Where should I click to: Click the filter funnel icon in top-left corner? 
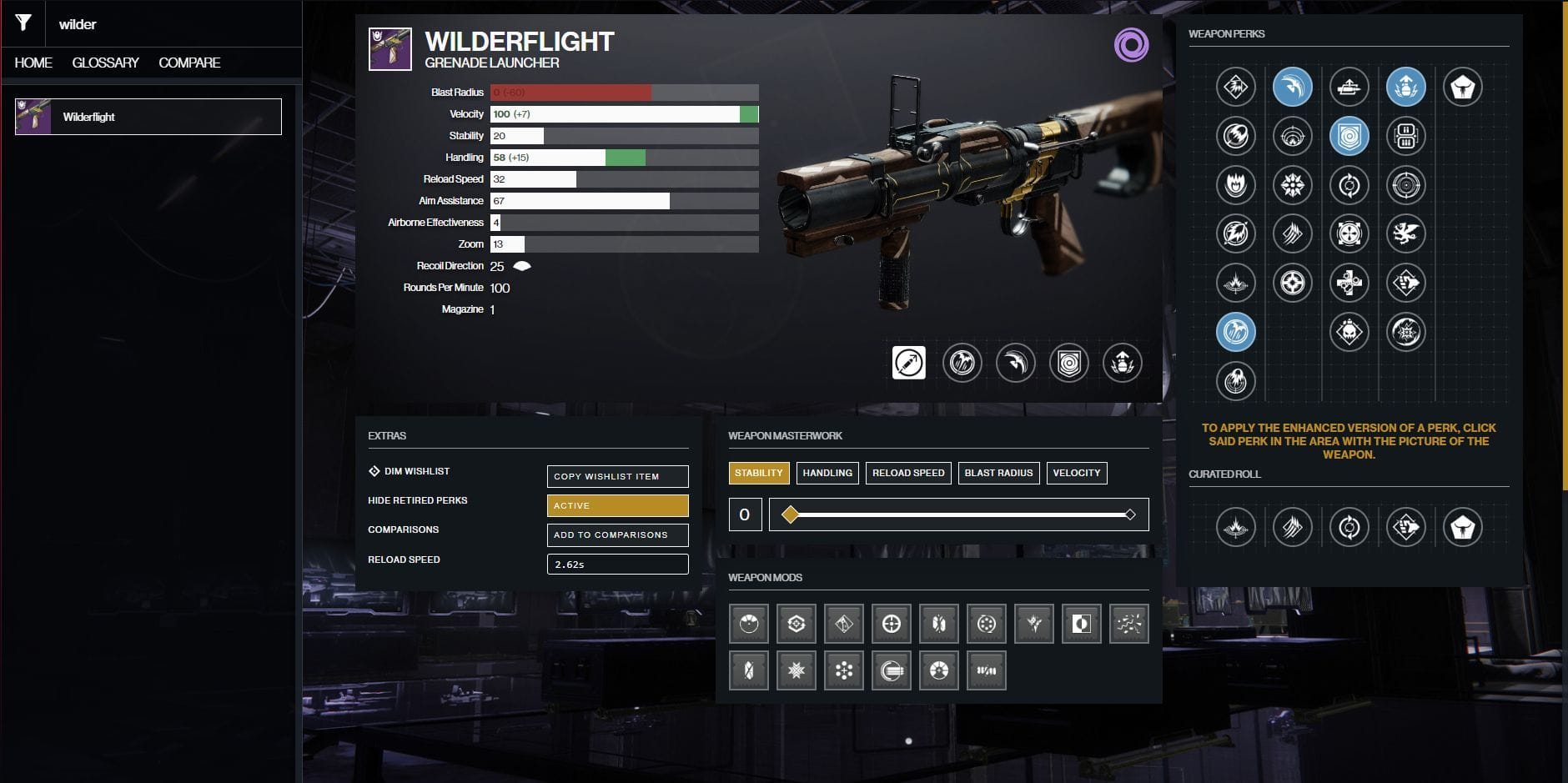click(x=23, y=23)
